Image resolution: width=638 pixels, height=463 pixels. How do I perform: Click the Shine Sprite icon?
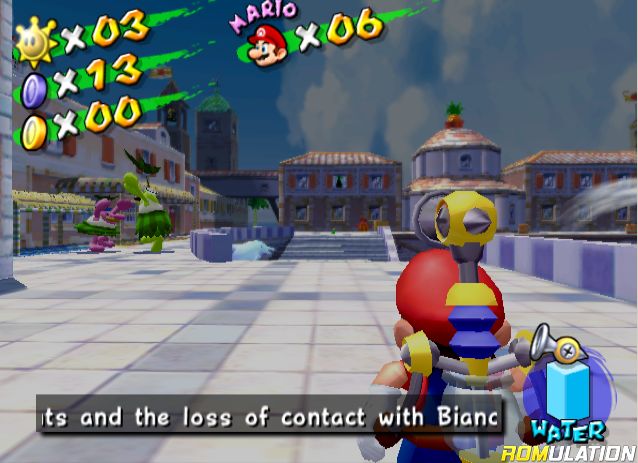(36, 39)
